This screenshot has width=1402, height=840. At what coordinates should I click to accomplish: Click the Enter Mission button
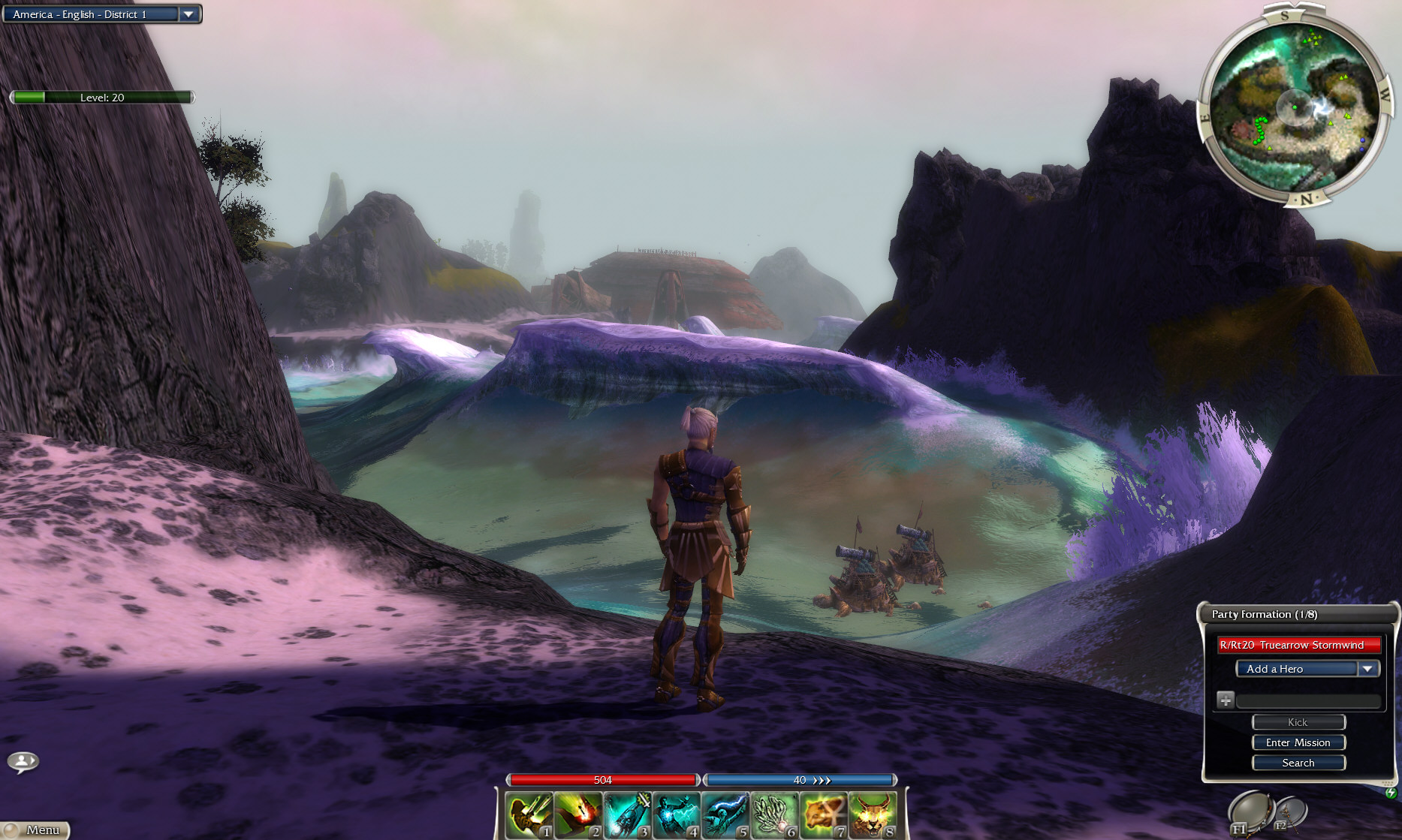(1298, 742)
